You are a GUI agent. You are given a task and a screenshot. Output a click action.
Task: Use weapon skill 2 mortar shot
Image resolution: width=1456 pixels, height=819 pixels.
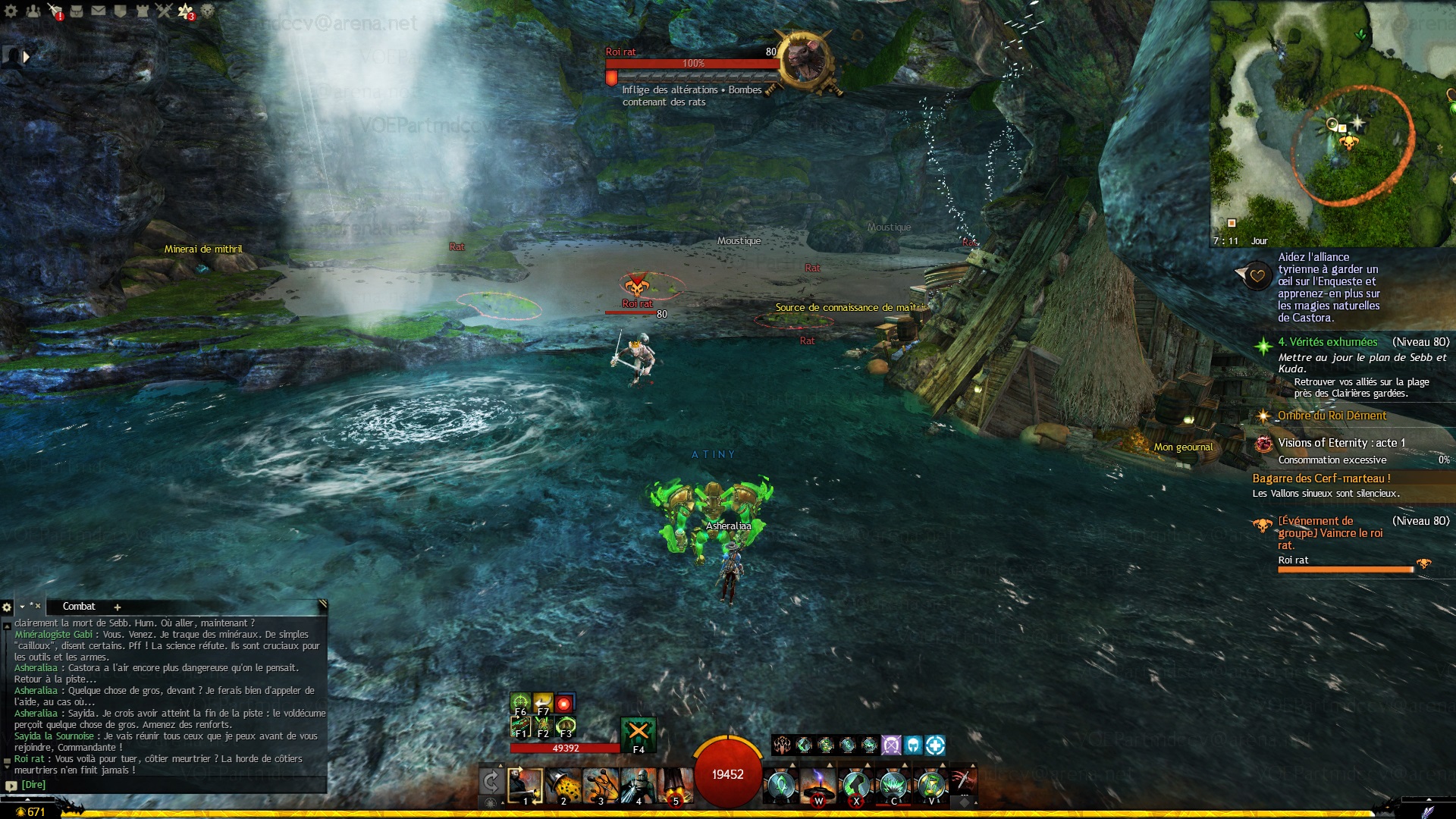click(563, 786)
